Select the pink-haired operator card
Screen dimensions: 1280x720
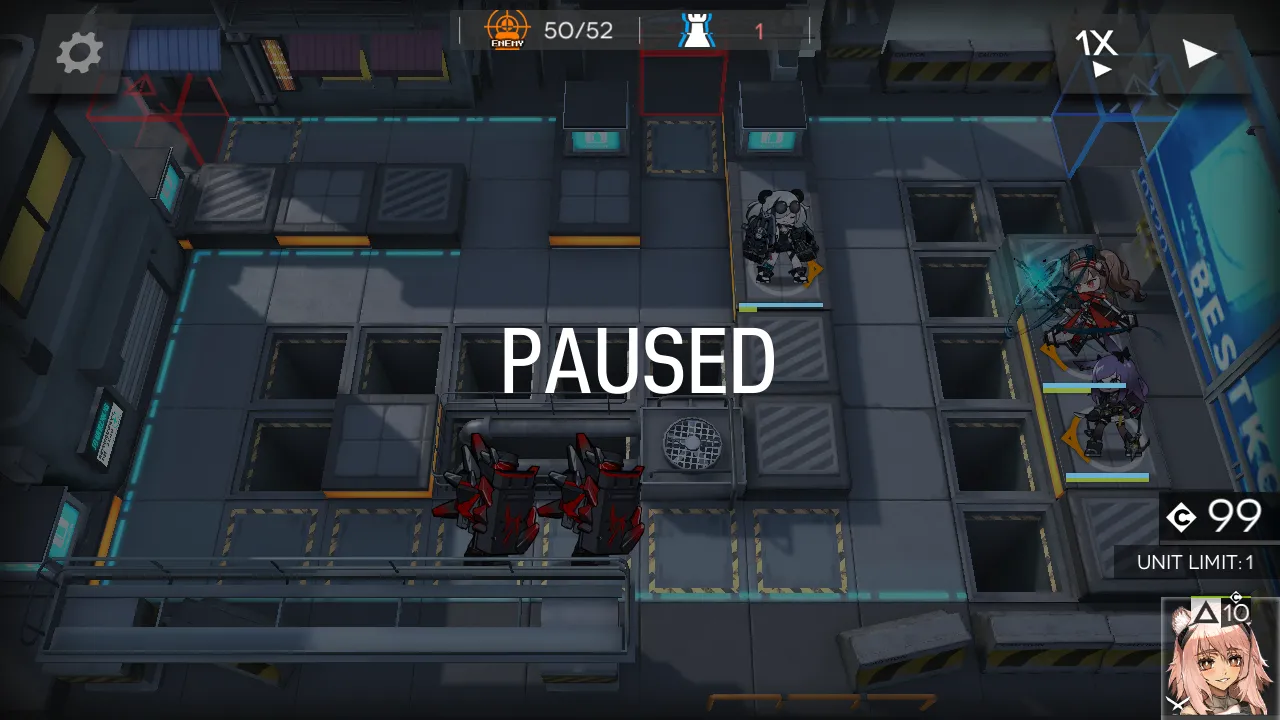tap(1220, 660)
